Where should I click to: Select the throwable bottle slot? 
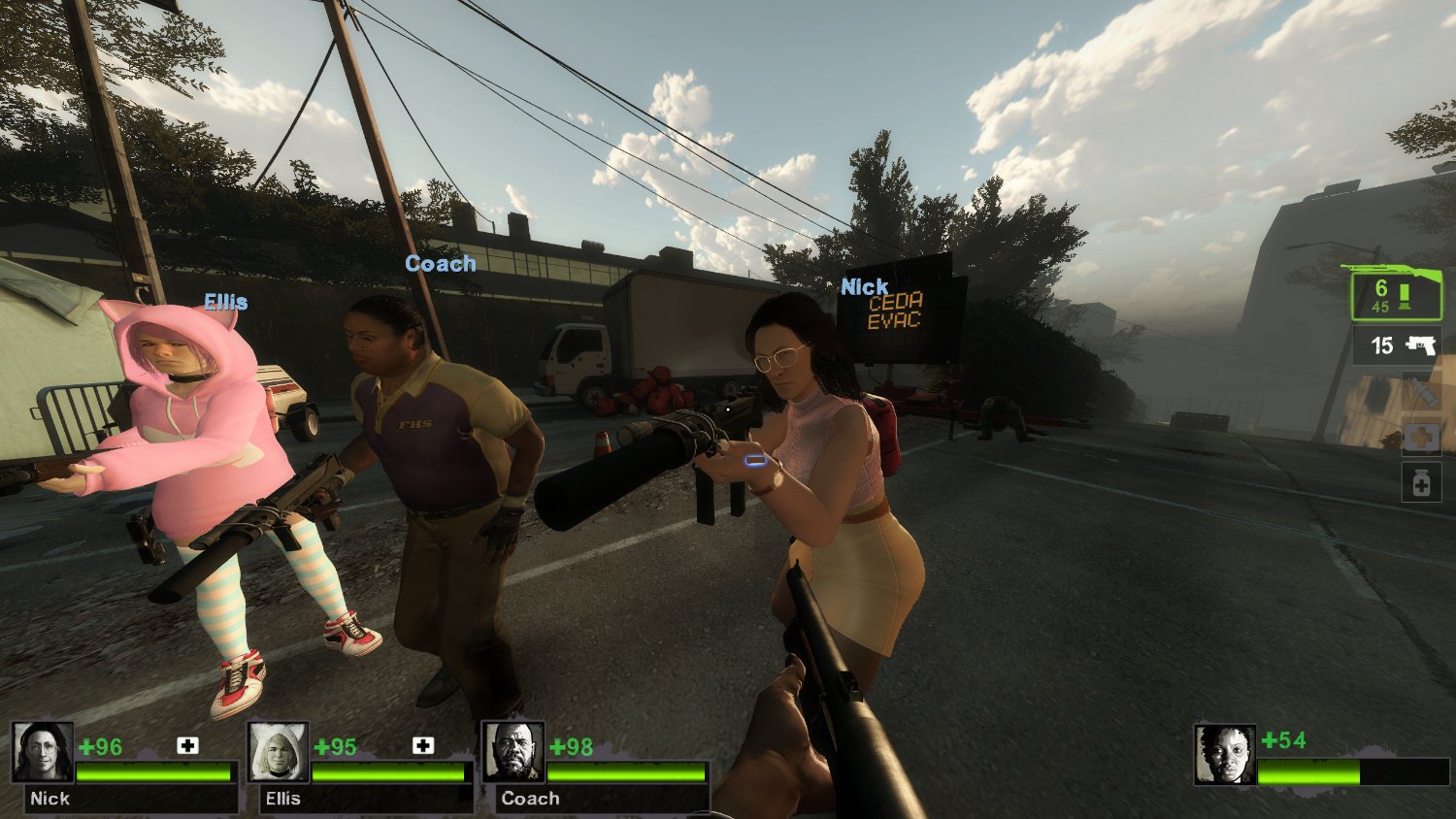point(1421,393)
